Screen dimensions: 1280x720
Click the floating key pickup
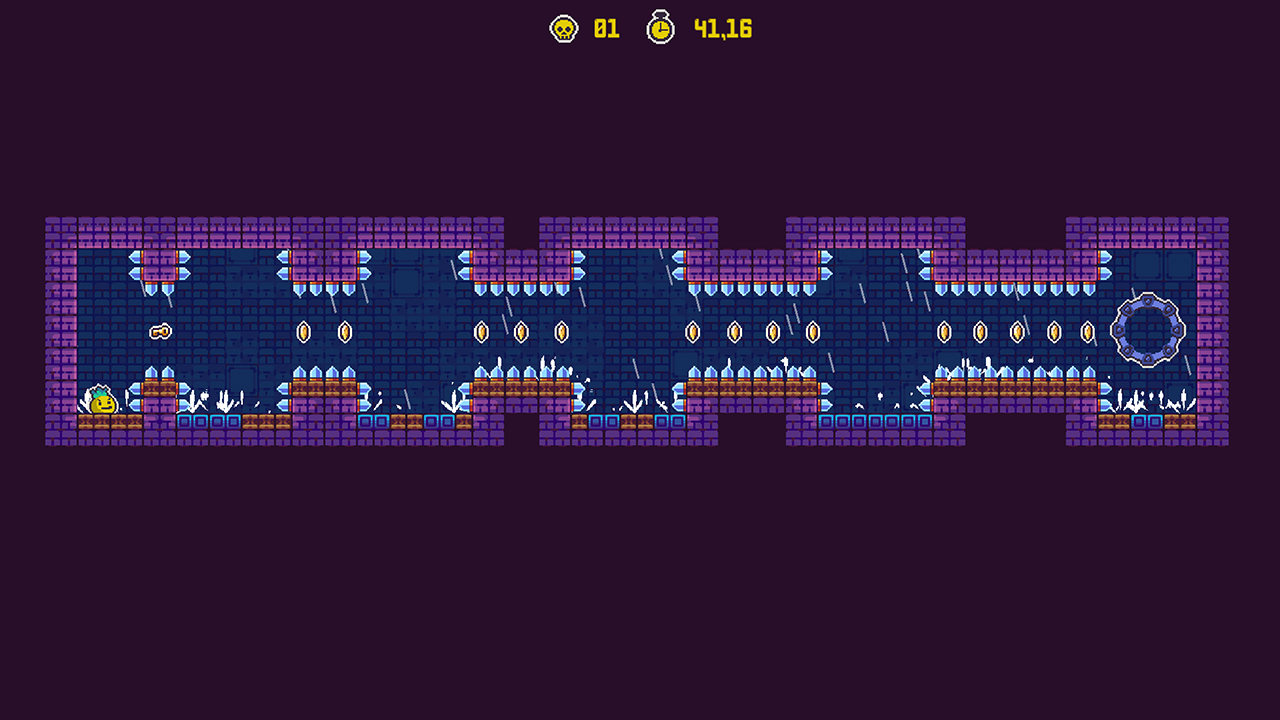tap(160, 329)
